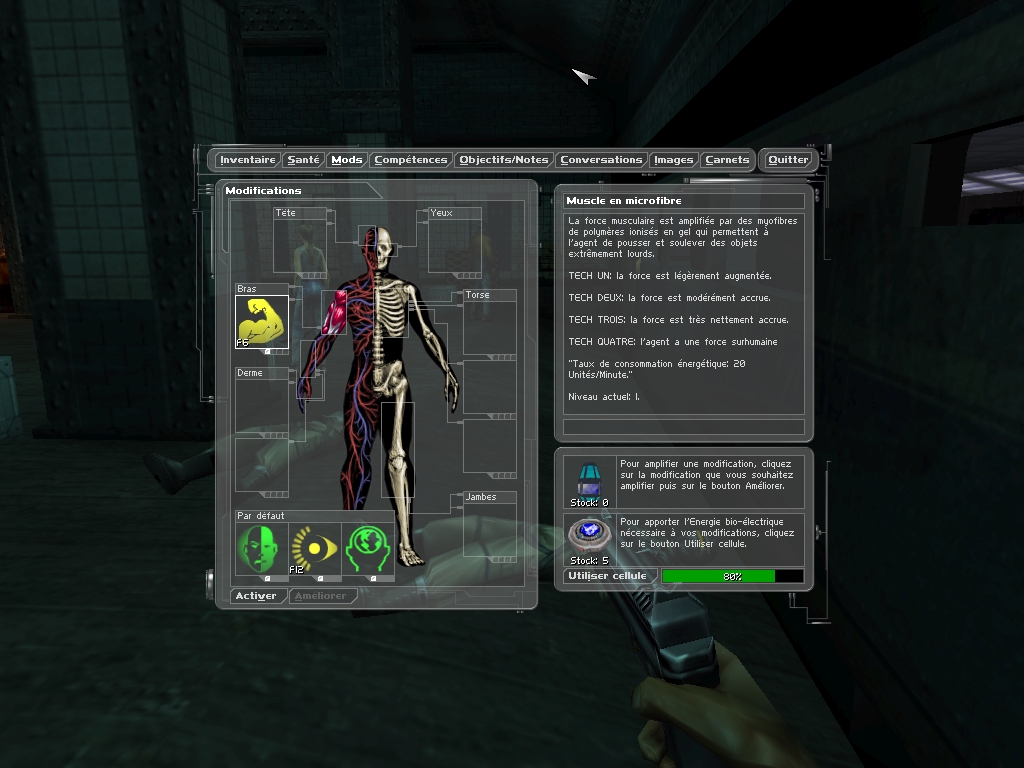Use a bioelectric cell with Utiliser cellule
The width and height of the screenshot is (1024, 768).
(x=608, y=576)
